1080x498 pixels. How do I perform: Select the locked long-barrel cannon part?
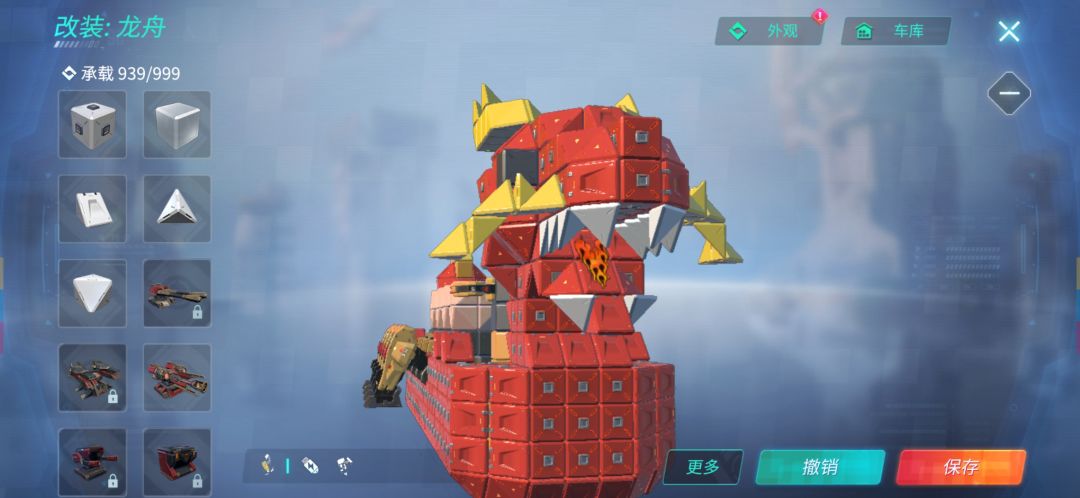(177, 293)
